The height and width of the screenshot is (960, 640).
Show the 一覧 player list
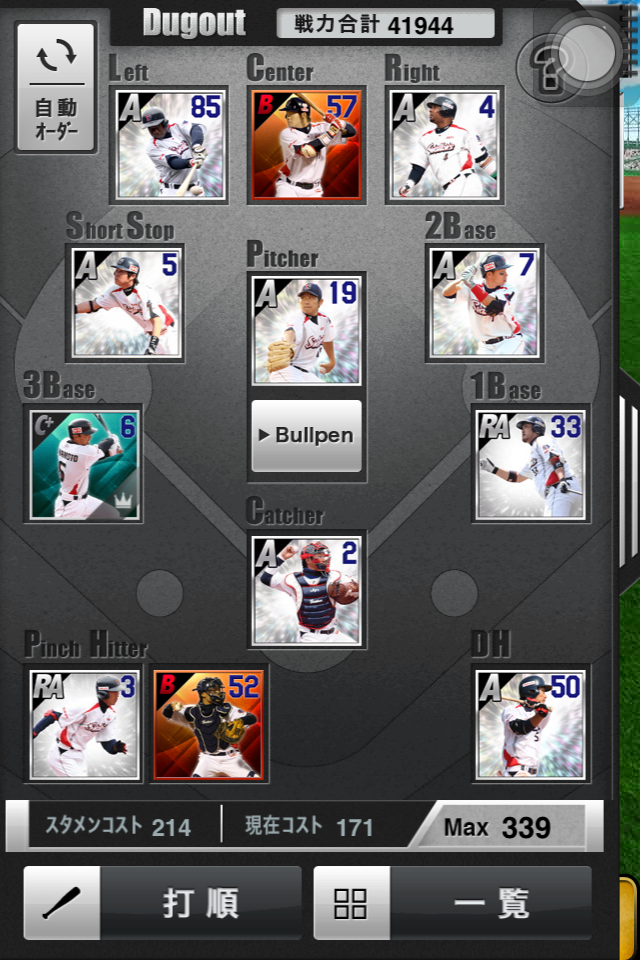click(x=452, y=903)
